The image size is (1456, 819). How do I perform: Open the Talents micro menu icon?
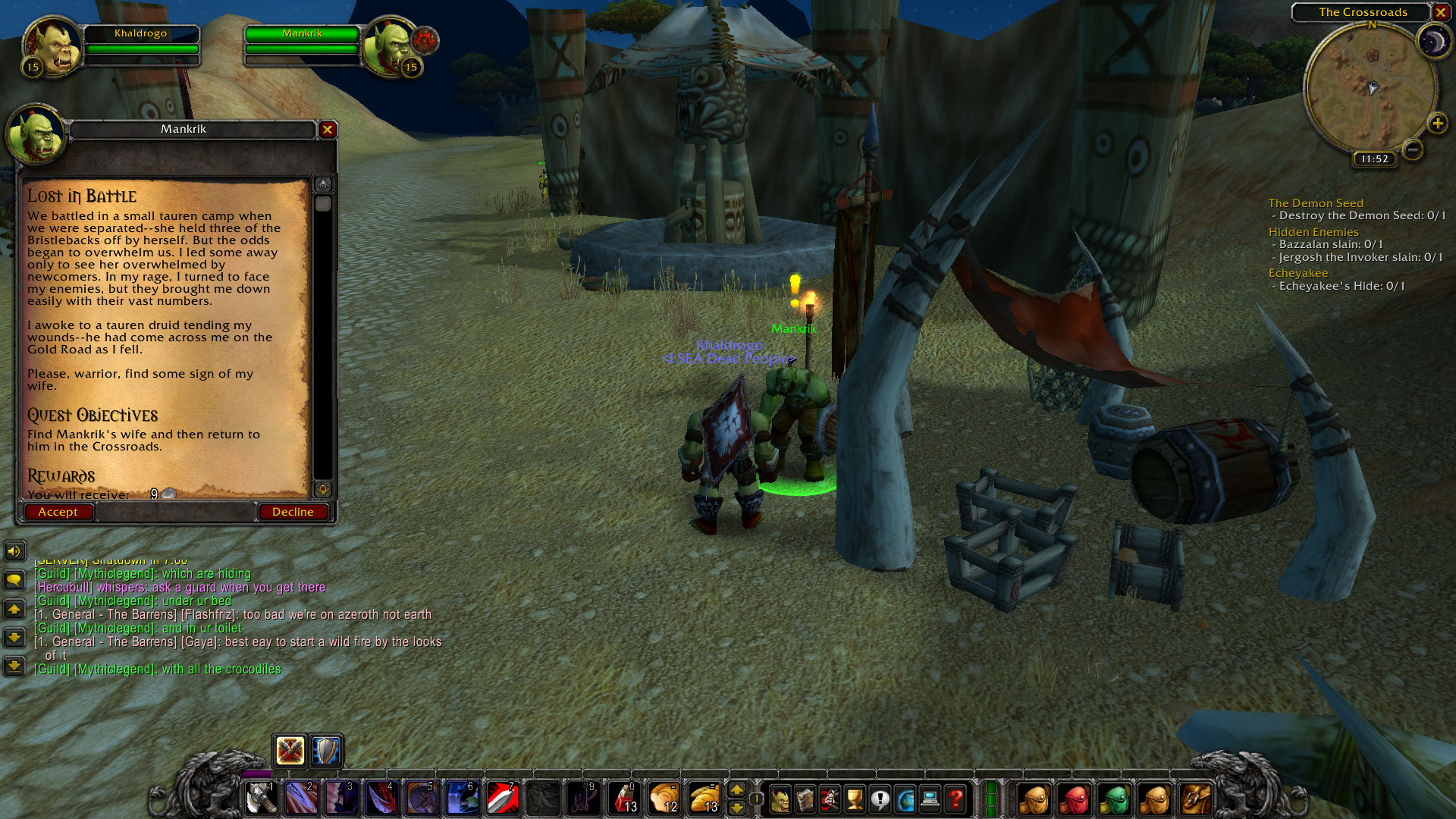tap(829, 799)
